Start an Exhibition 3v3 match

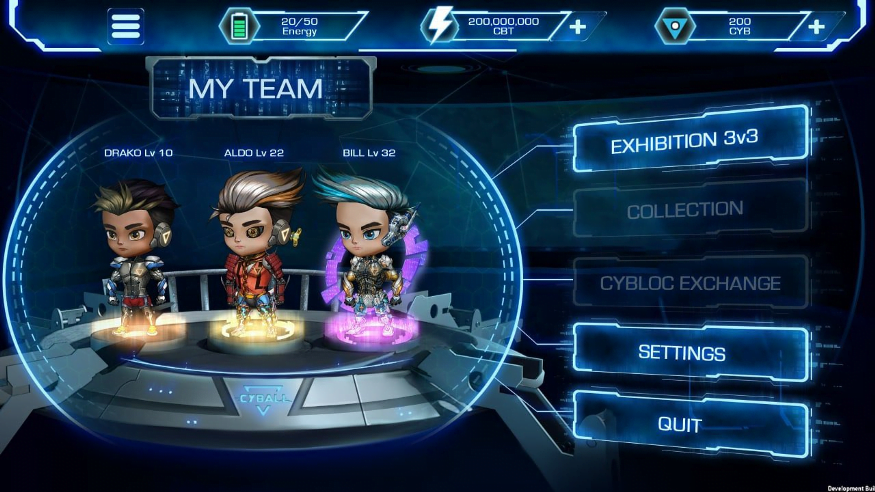pos(690,141)
